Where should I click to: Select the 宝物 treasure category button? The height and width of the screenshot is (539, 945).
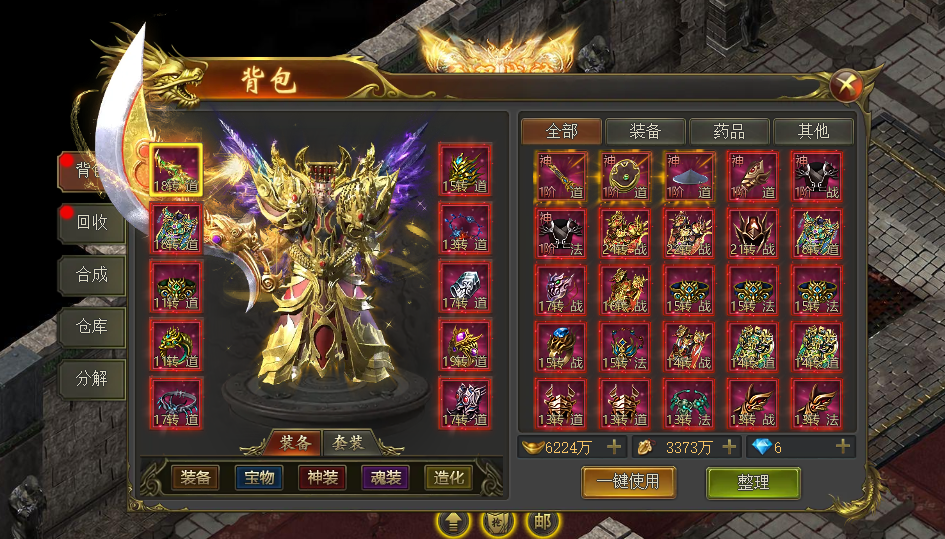(x=259, y=478)
